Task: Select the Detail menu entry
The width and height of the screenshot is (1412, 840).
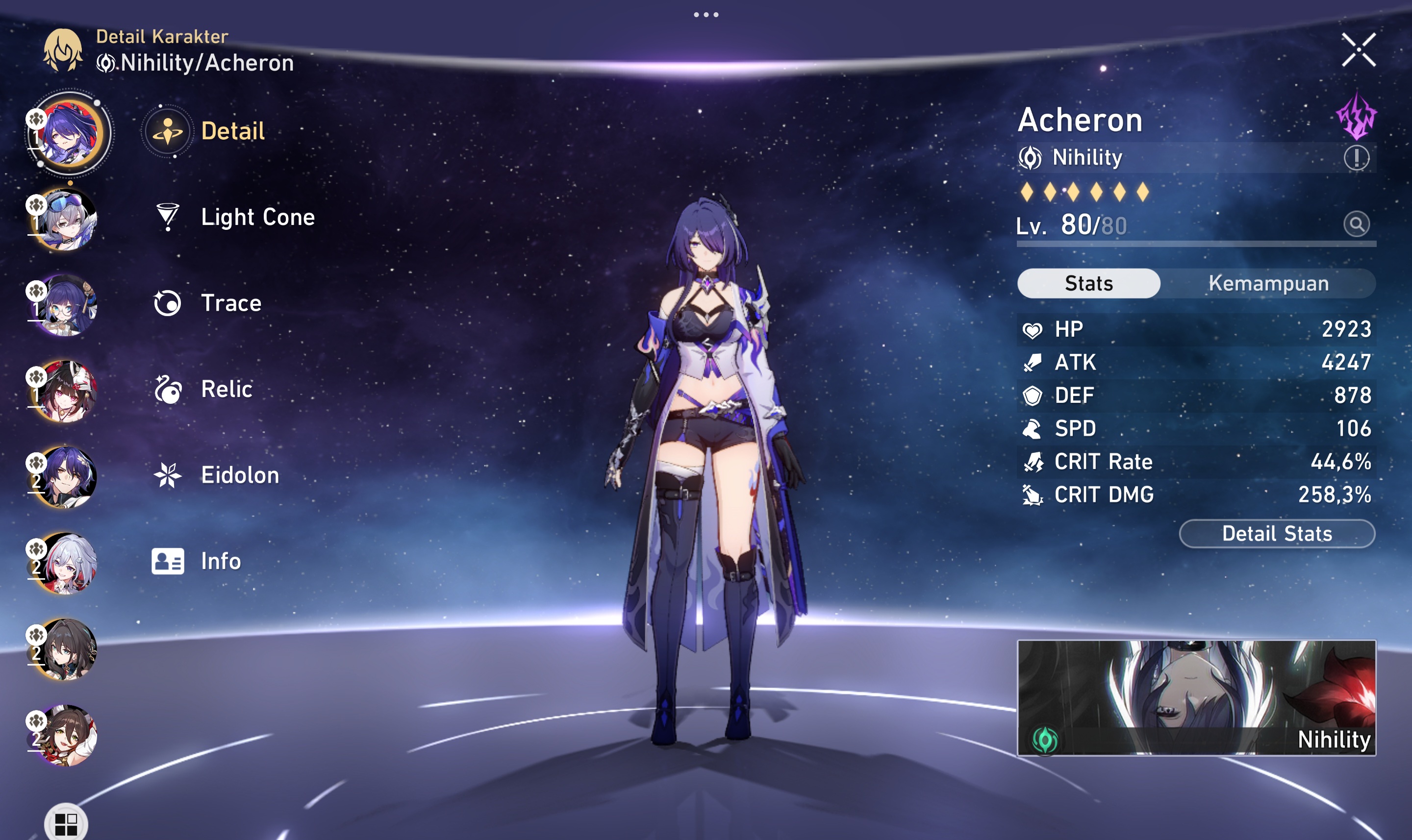Action: click(x=232, y=131)
